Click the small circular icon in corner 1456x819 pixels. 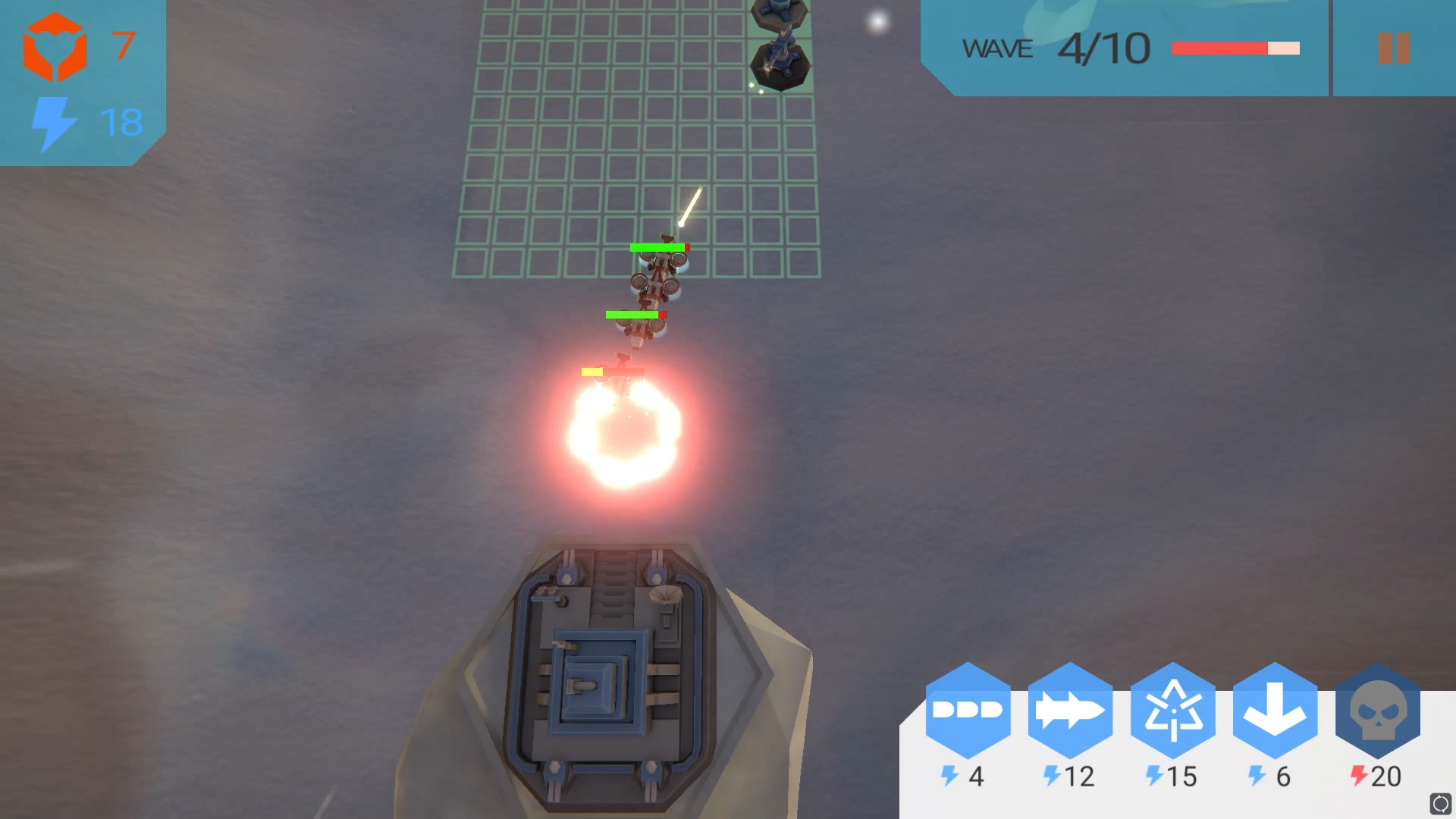[x=1439, y=803]
